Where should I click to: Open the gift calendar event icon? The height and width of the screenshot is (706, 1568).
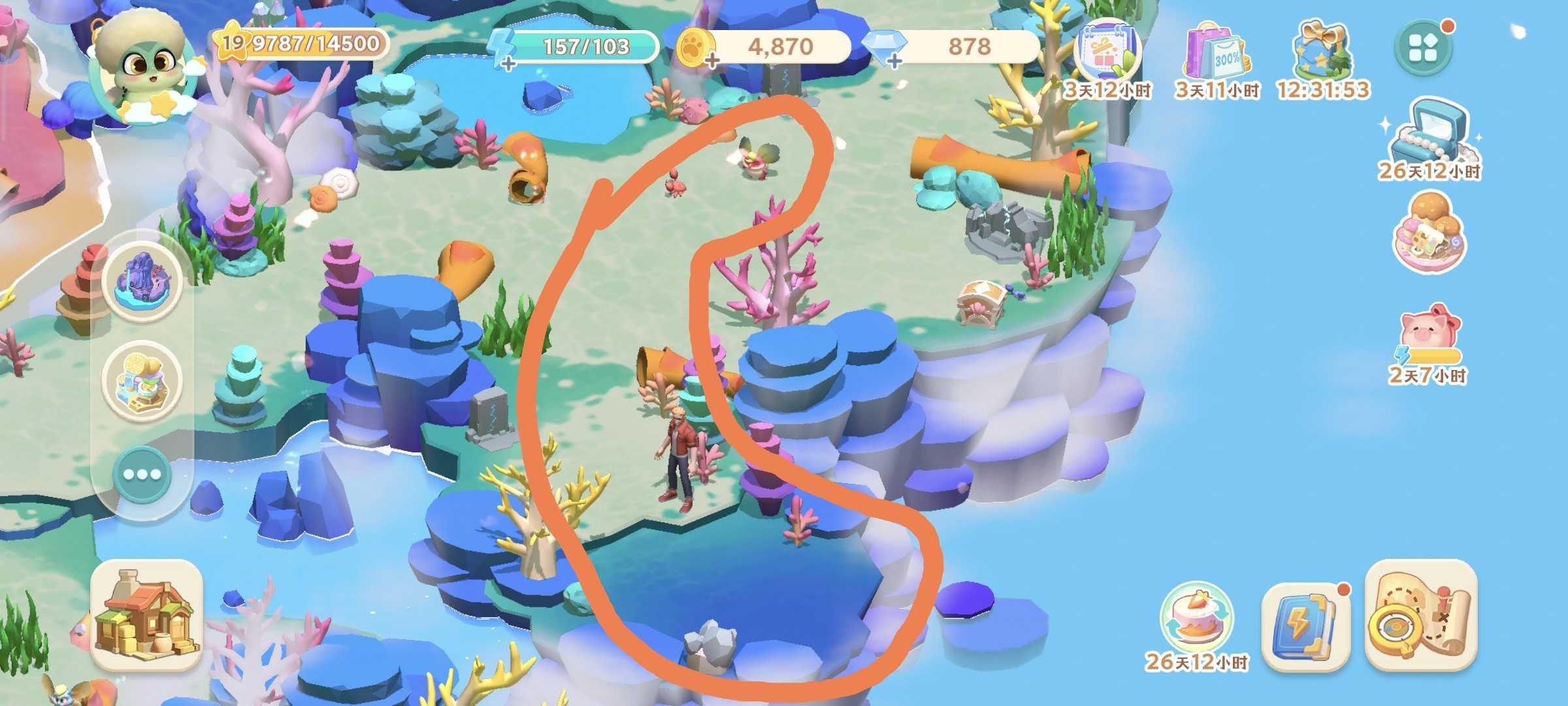[x=1107, y=54]
